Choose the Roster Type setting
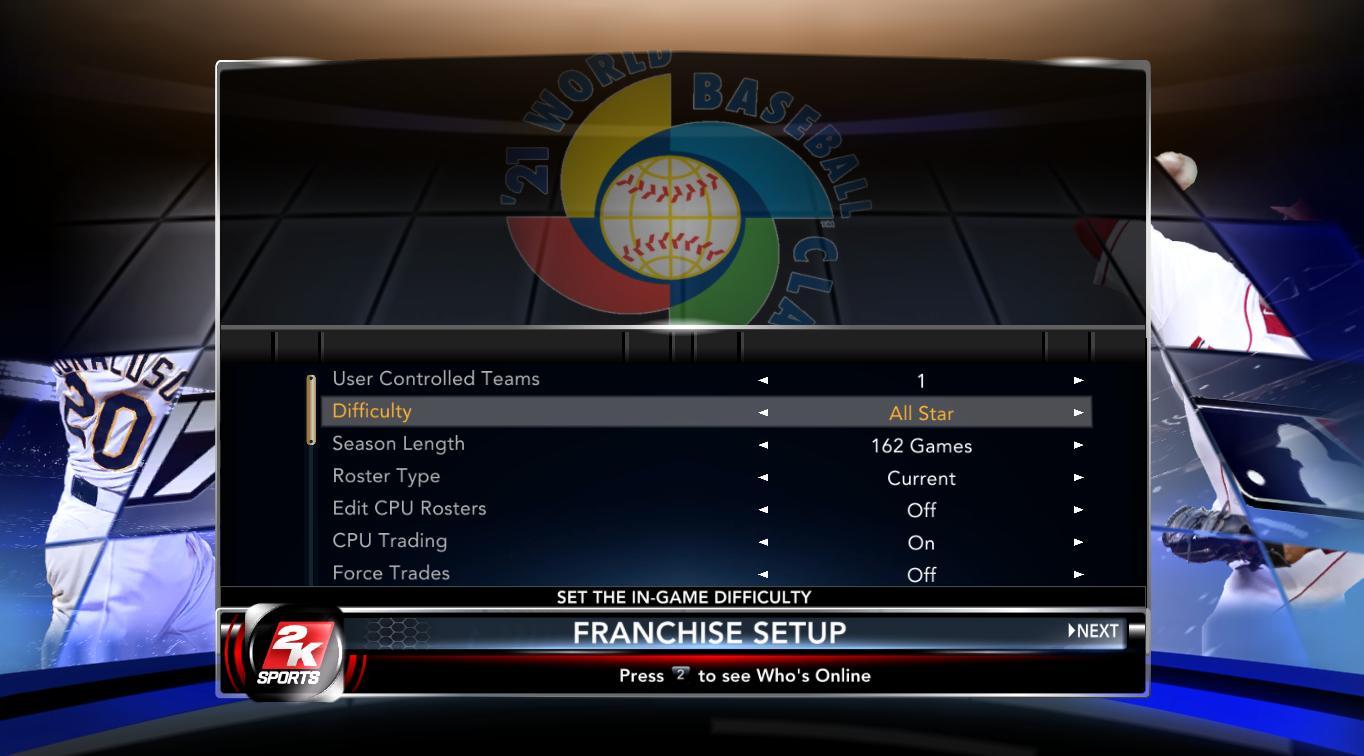Image resolution: width=1364 pixels, height=756 pixels. pos(386,476)
